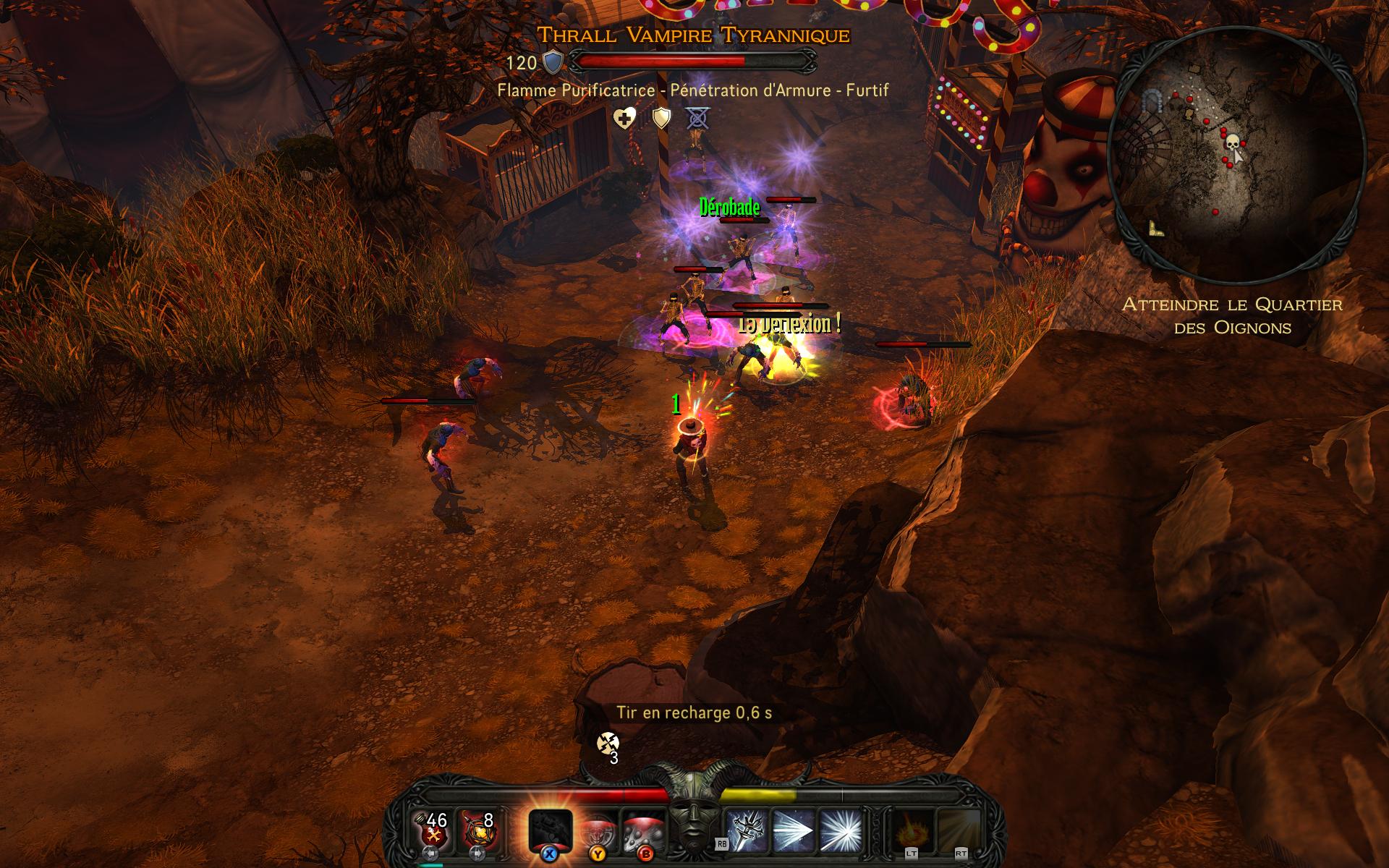Open the Atteindre le Quartier des Oignons objective
Screen dimensions: 1389x868
coord(1232,316)
